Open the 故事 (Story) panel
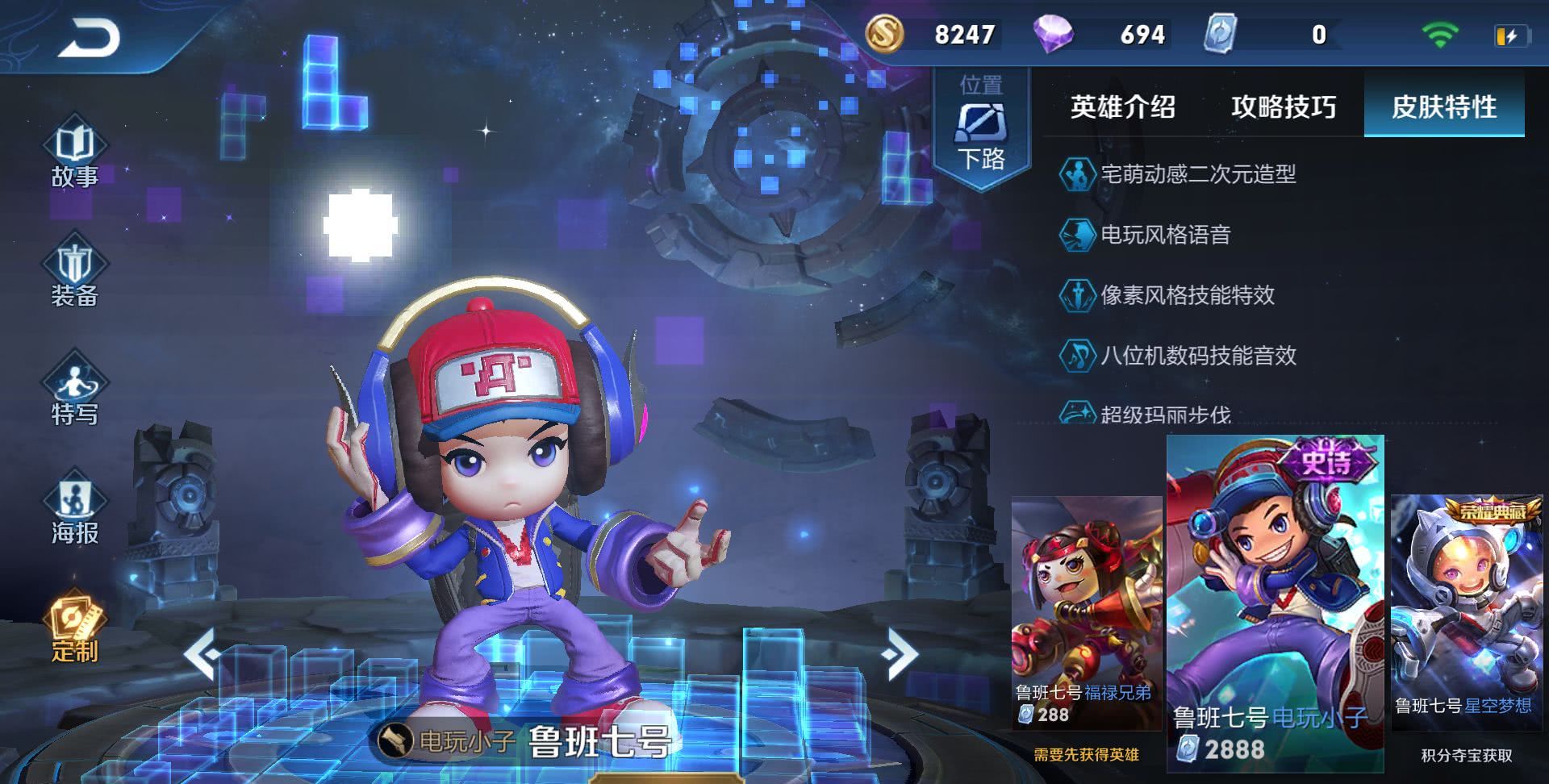Viewport: 1549px width, 784px height. (77, 153)
